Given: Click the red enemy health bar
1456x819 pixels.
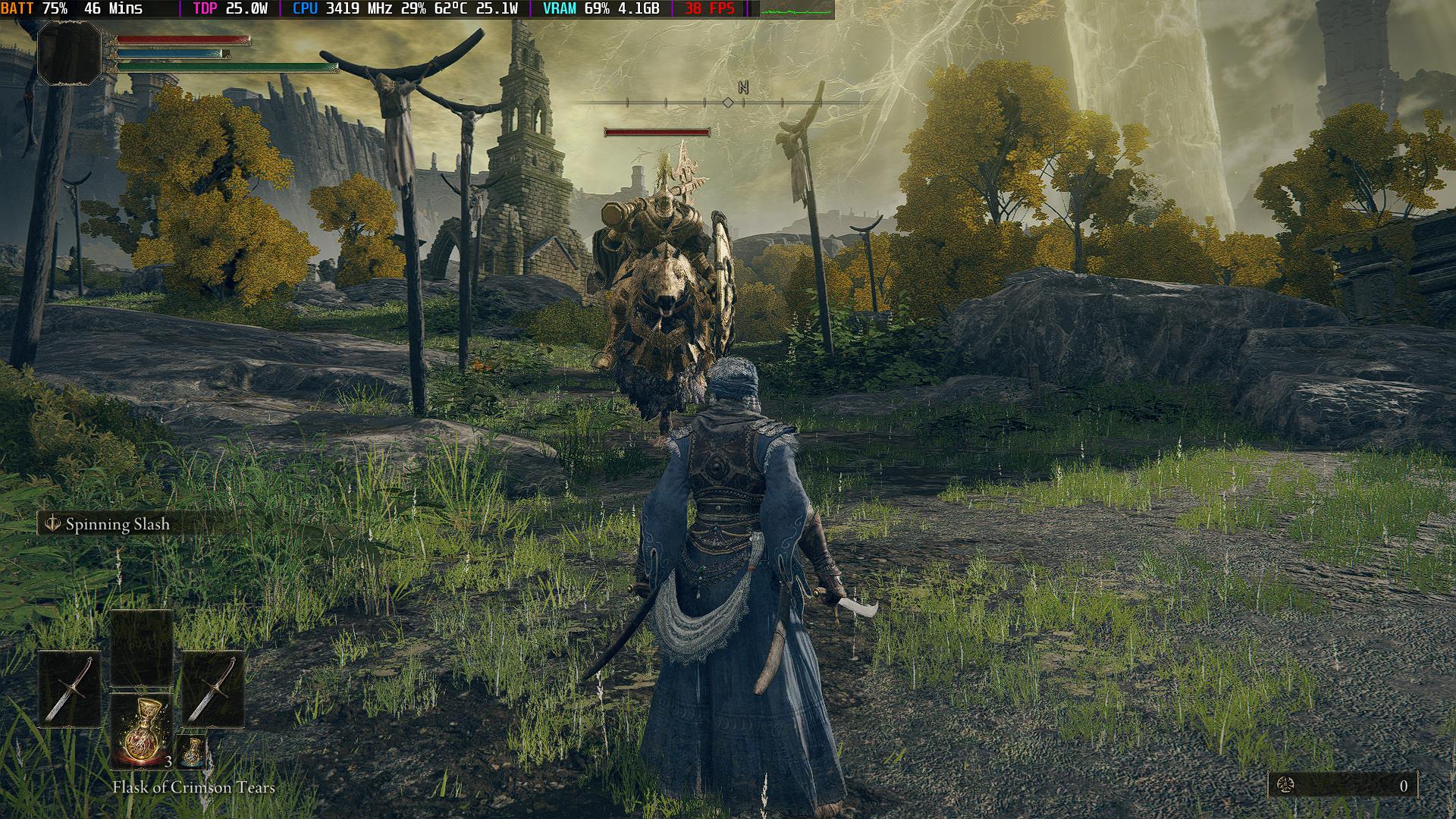Looking at the screenshot, I should pyautogui.click(x=656, y=130).
